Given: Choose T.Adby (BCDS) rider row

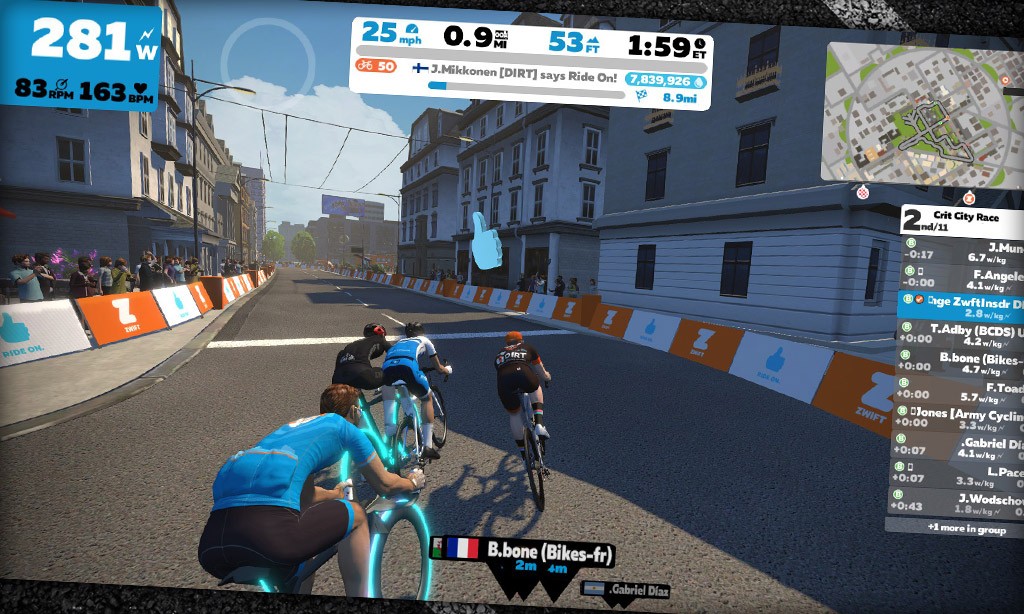Looking at the screenshot, I should click(x=962, y=333).
